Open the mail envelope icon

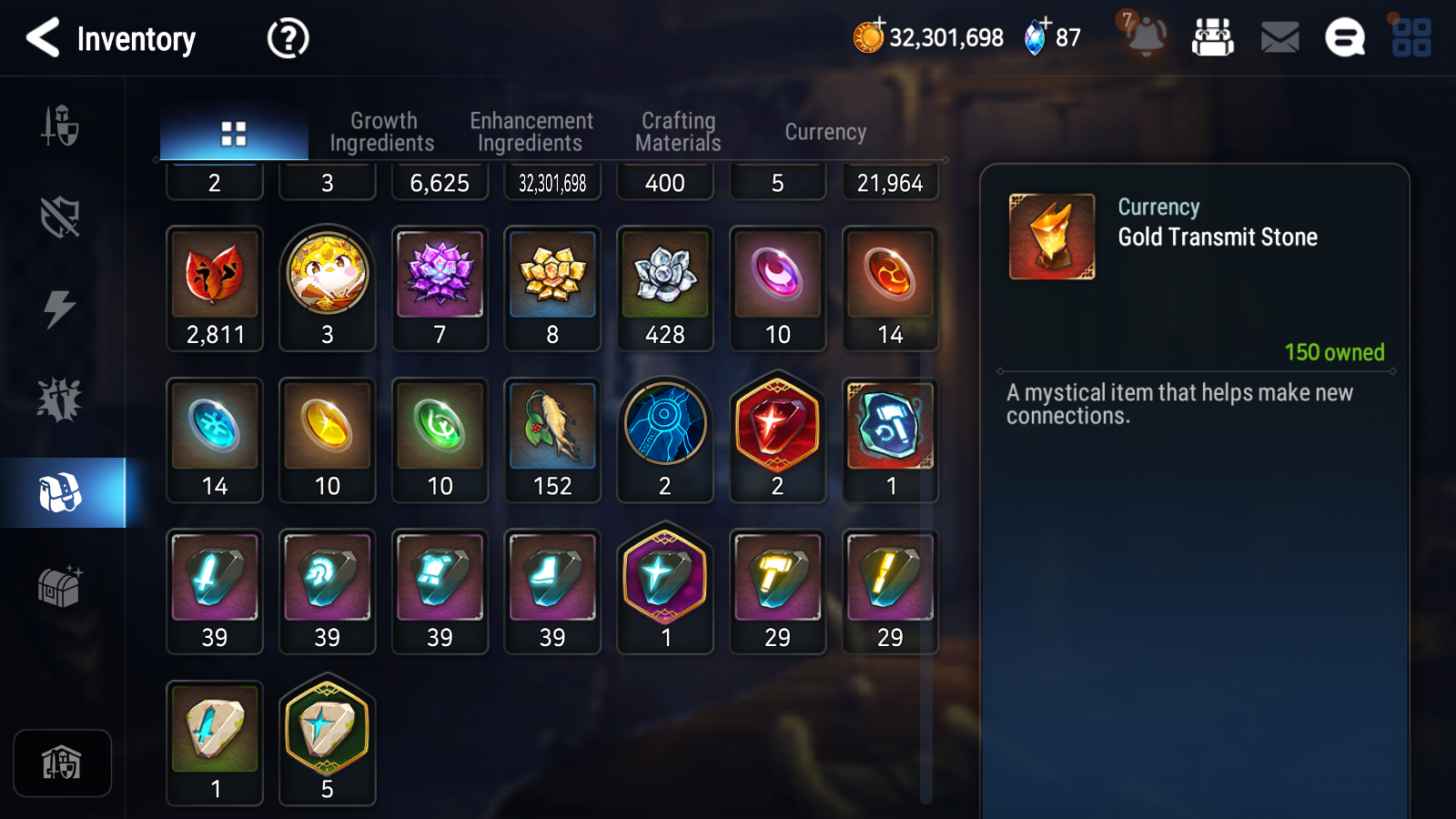click(1279, 38)
